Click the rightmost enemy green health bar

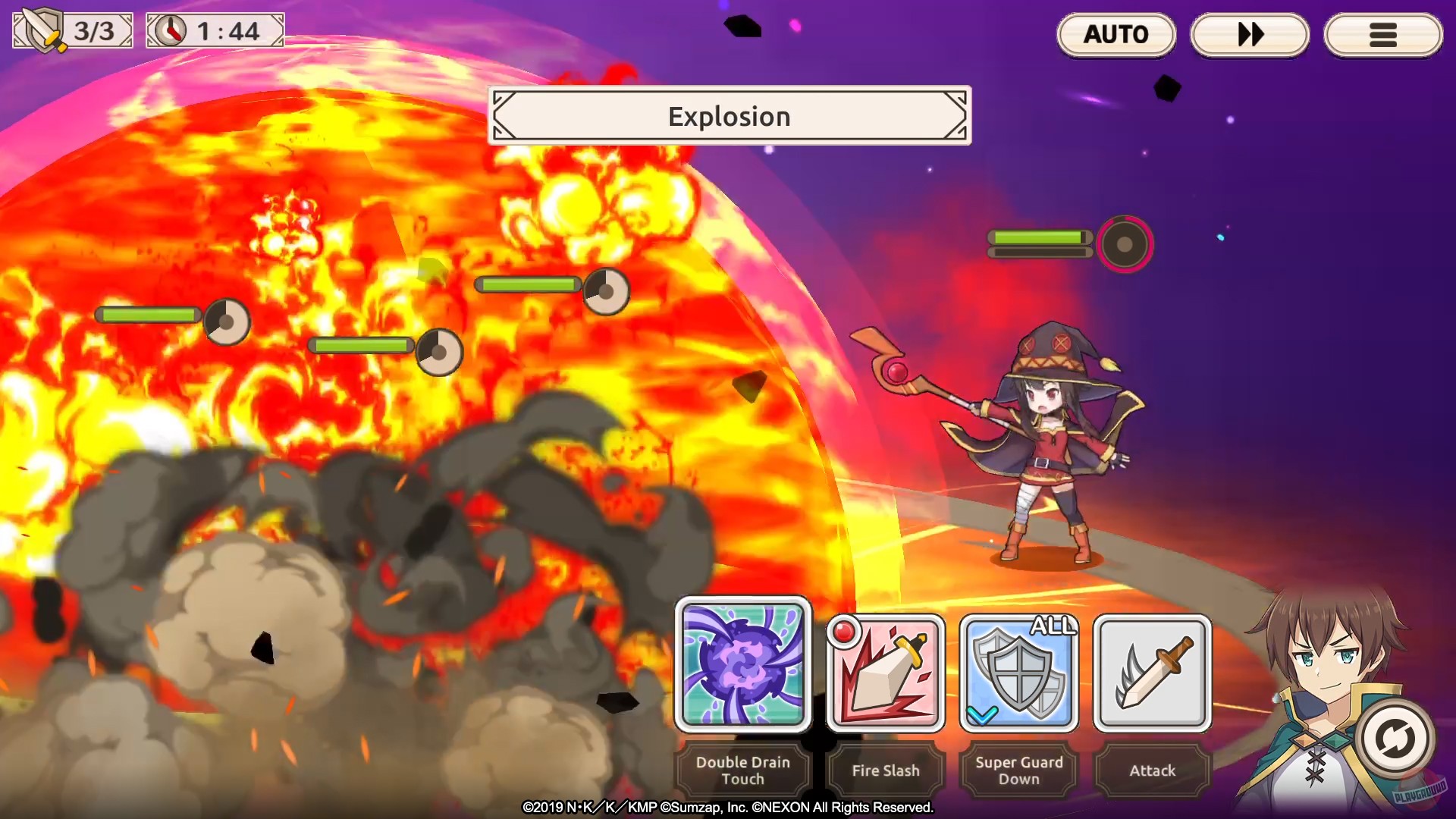click(x=1039, y=237)
